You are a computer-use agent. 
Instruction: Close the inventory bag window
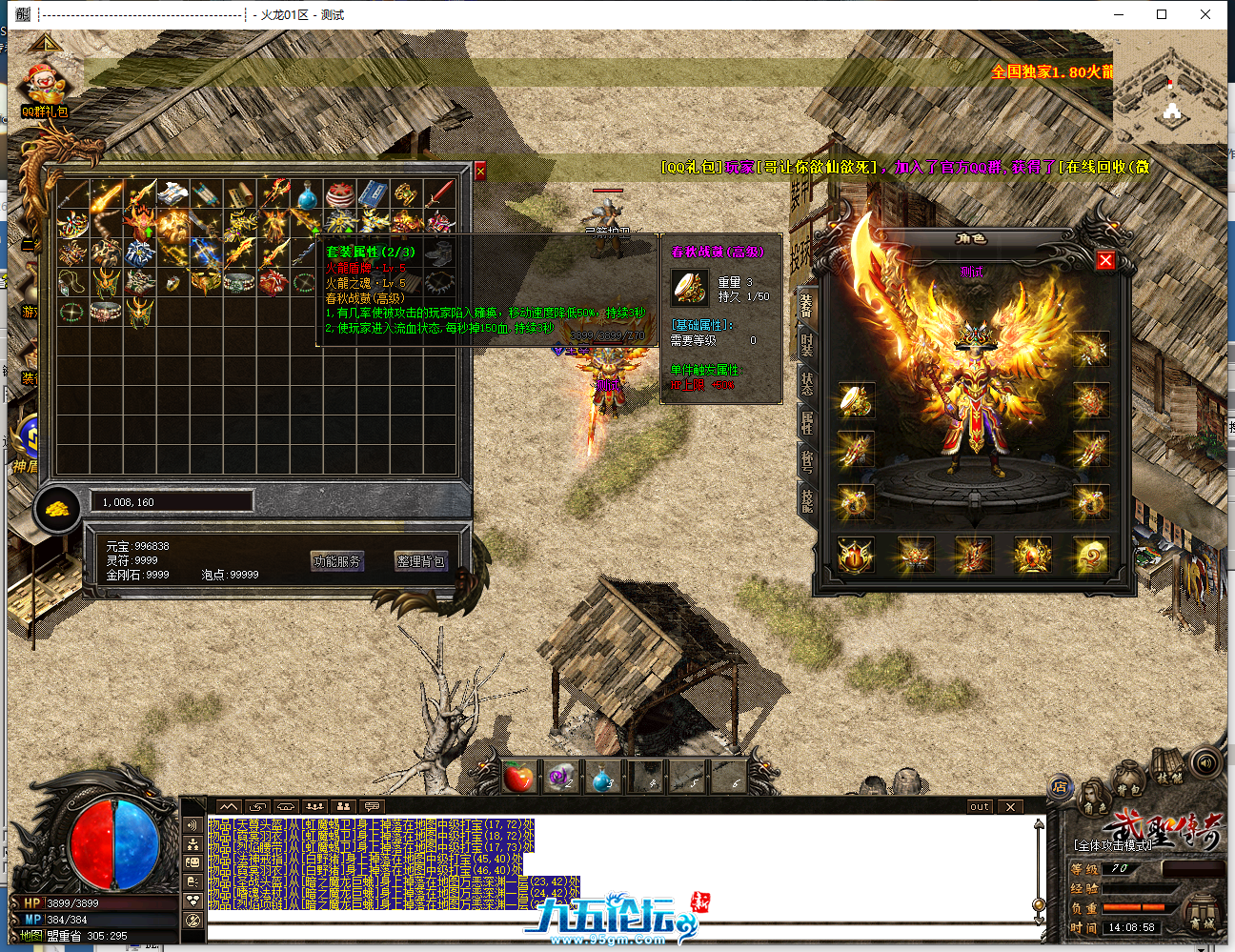pyautogui.click(x=480, y=171)
